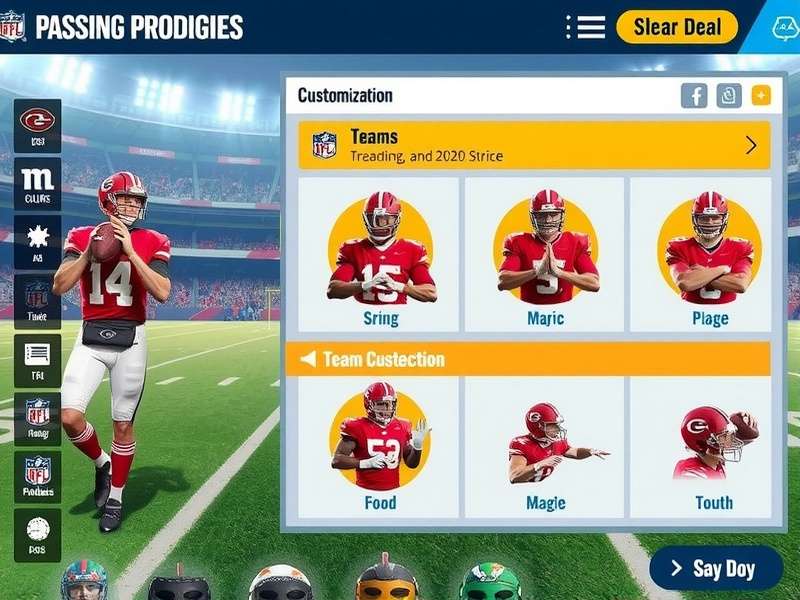Select the Touth player tile
Screen dimensions: 800x600
pos(712,447)
